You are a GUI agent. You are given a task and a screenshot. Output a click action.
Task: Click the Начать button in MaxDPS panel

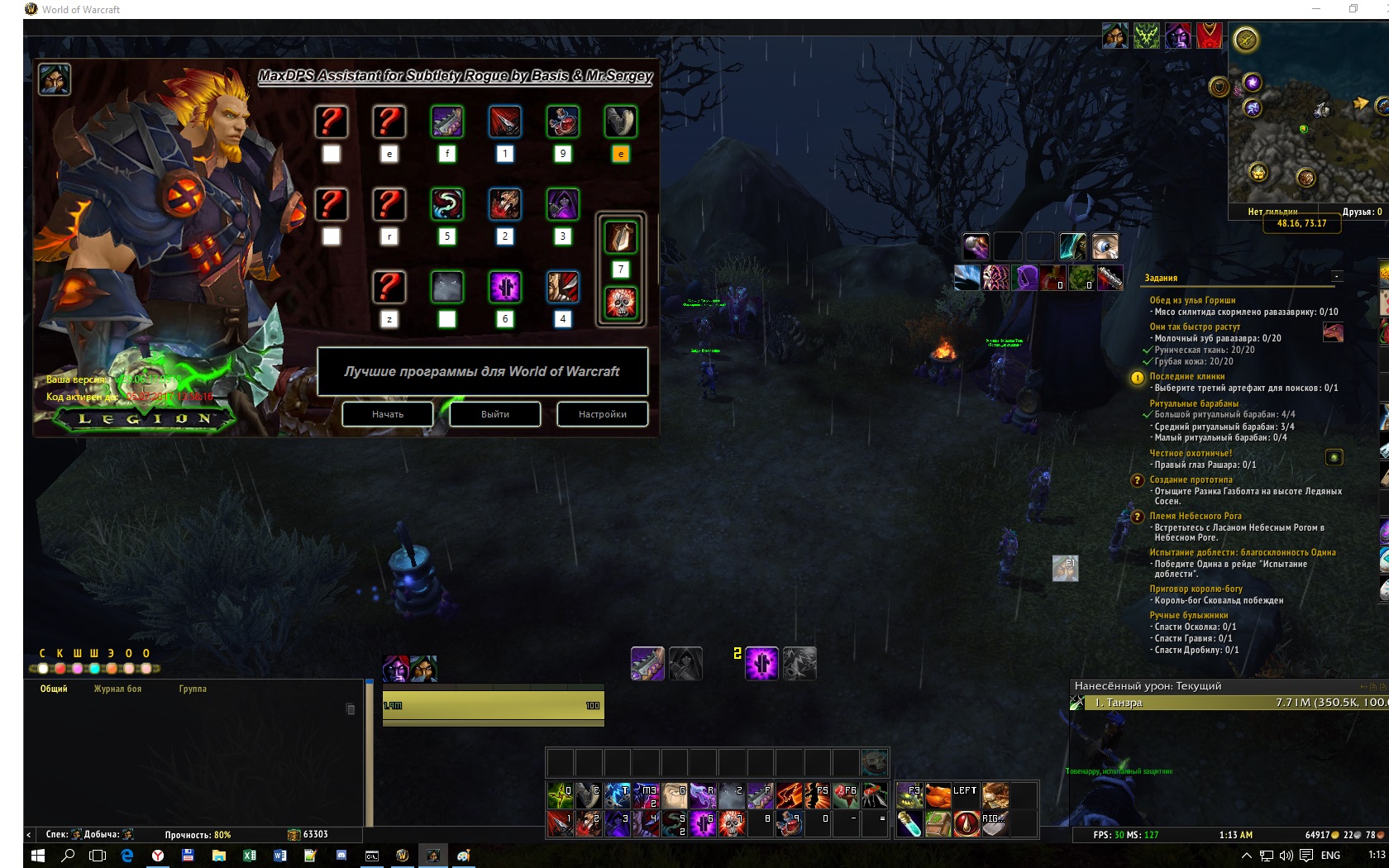[x=388, y=414]
